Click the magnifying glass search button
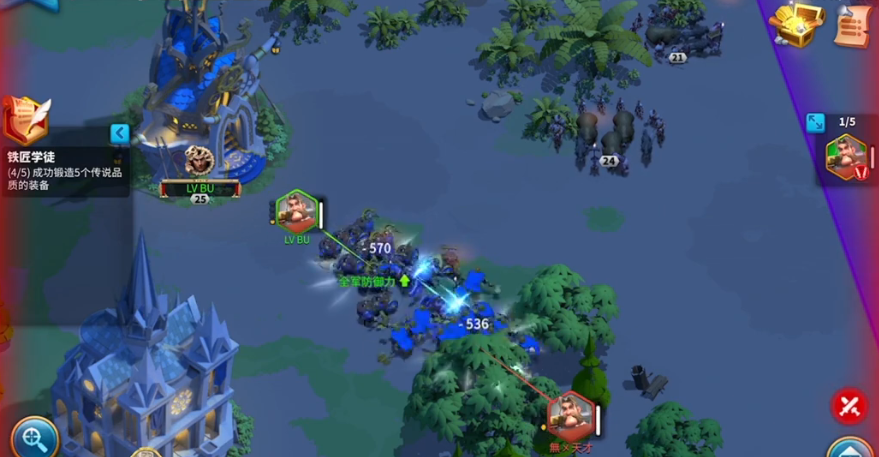 click(x=33, y=436)
